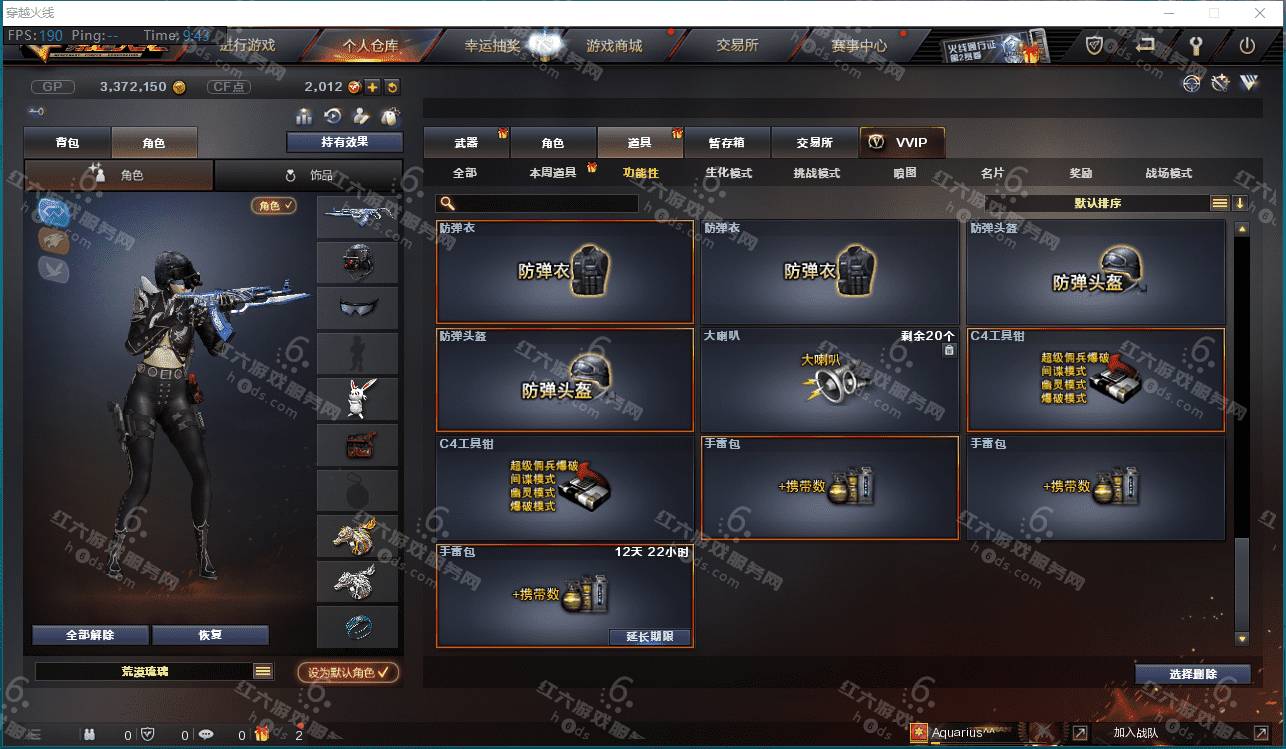Go to the 交易所 menu
Viewport: 1286px width, 749px height.
737,46
